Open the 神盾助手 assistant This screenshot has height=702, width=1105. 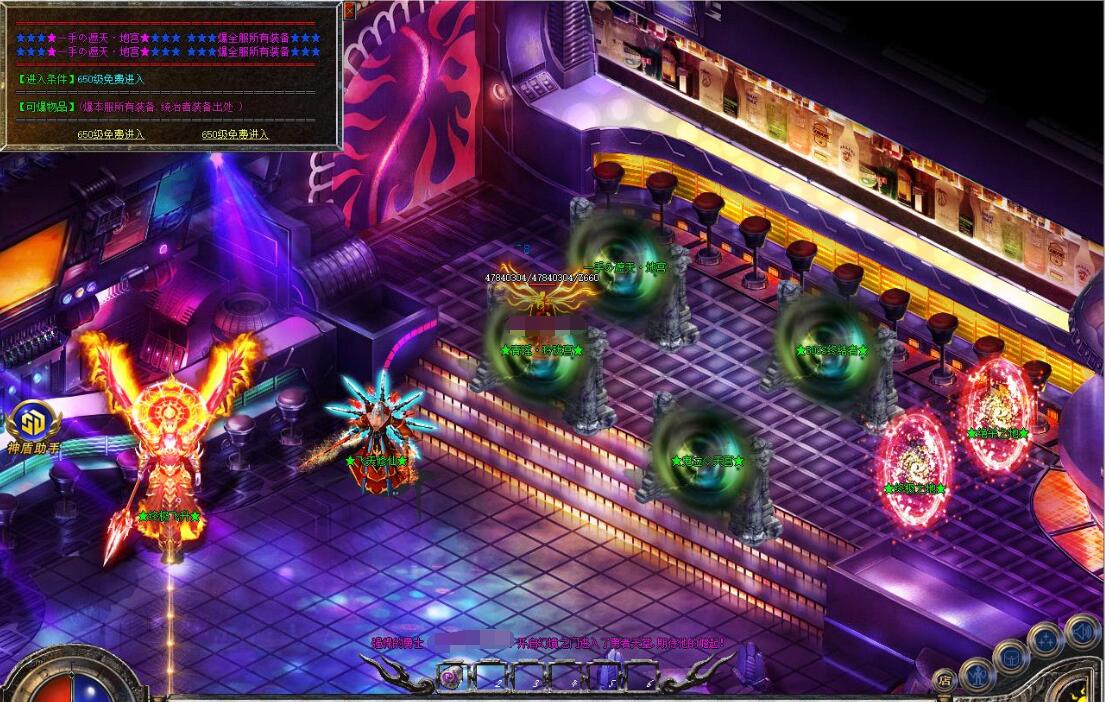coord(33,424)
